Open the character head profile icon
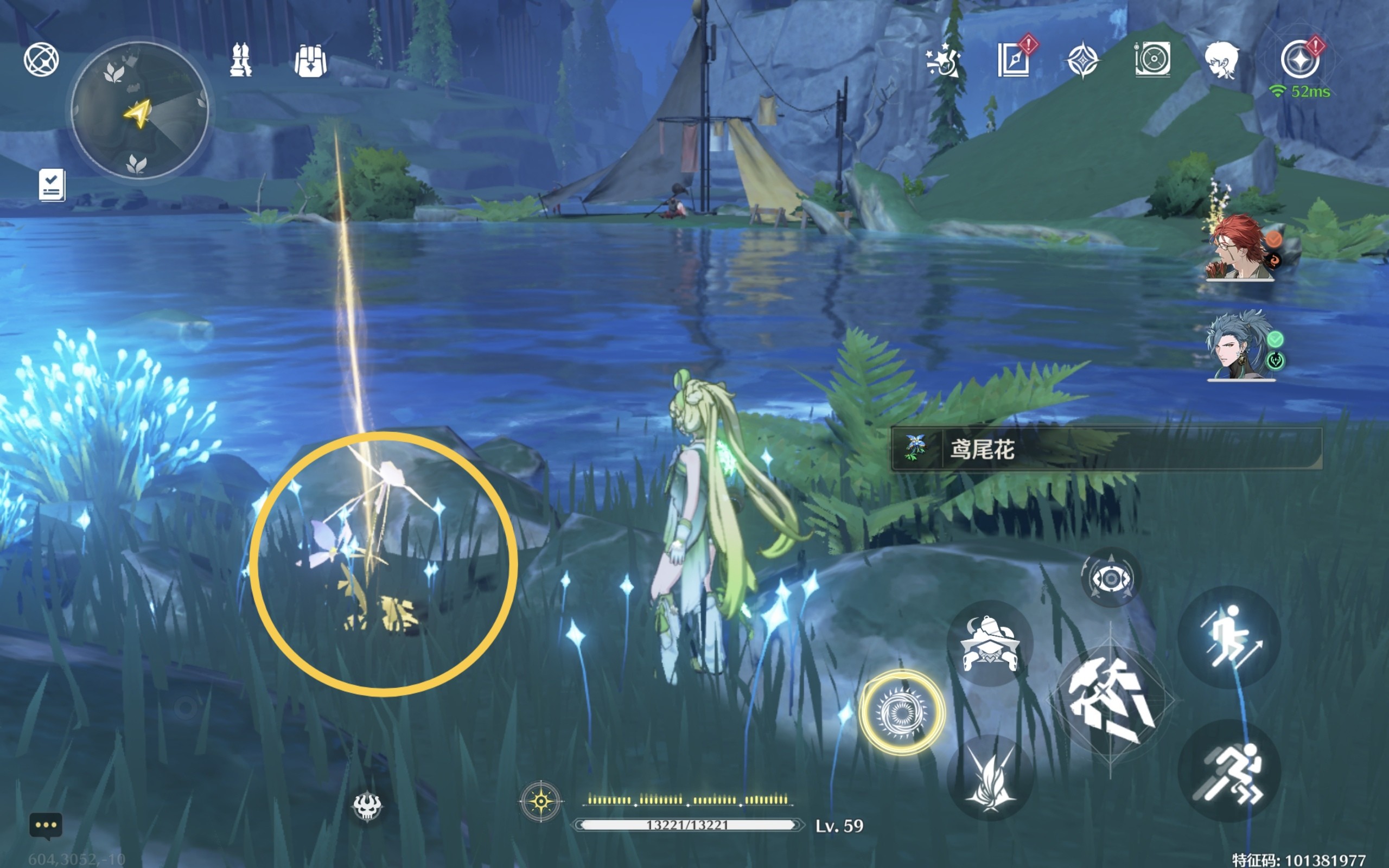Viewport: 1389px width, 868px height. 1221,60
